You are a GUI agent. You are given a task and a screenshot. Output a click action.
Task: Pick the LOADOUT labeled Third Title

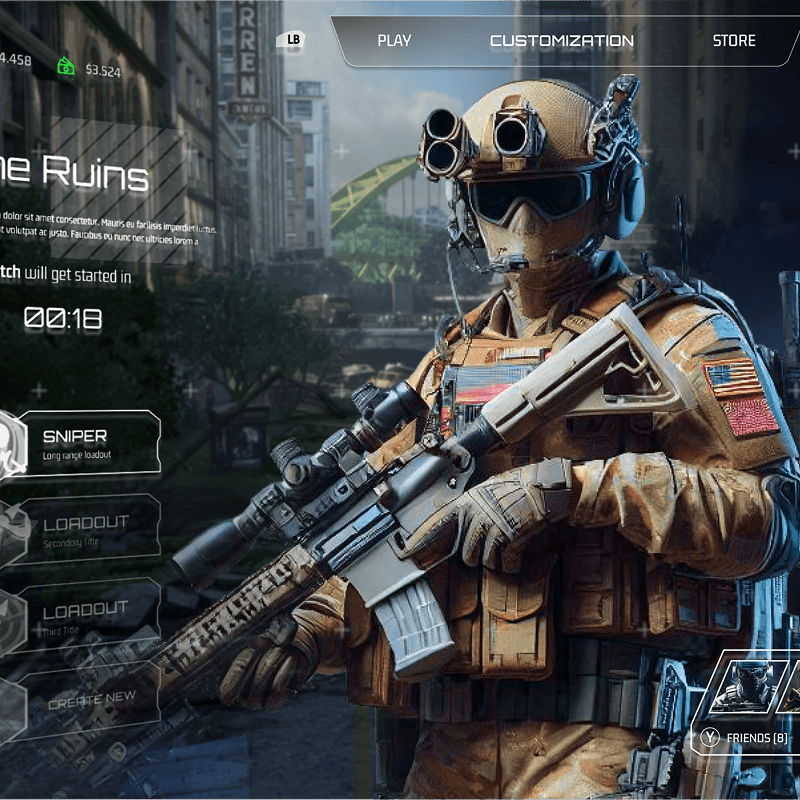90,614
